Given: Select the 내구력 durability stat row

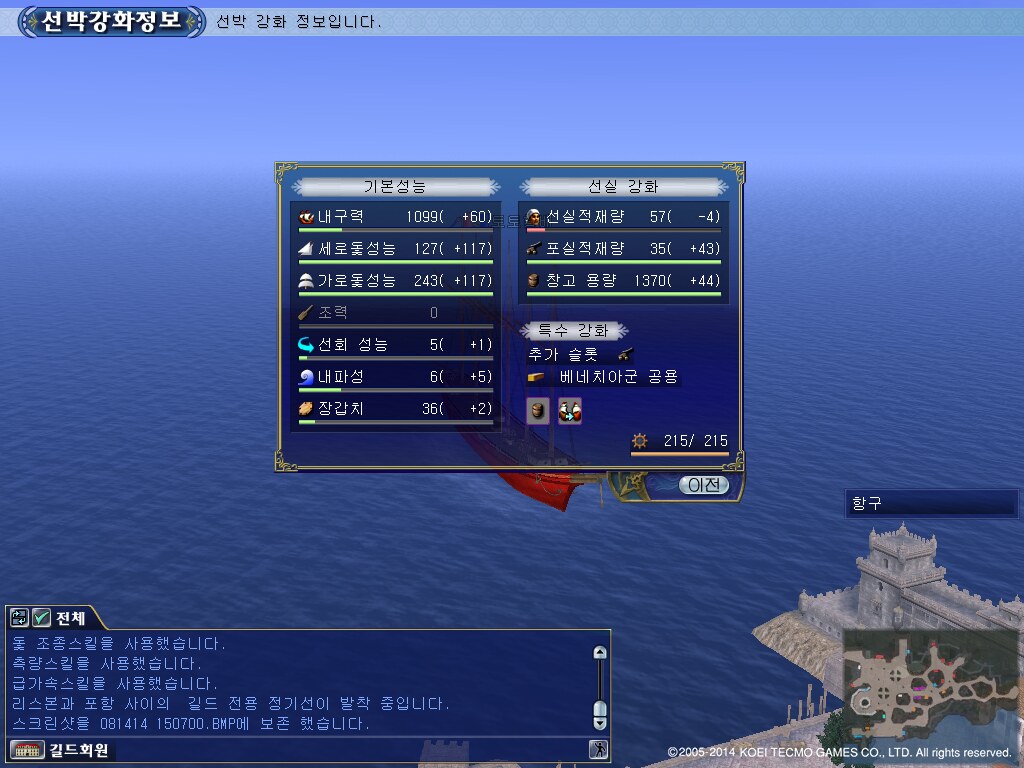Looking at the screenshot, I should [x=396, y=217].
